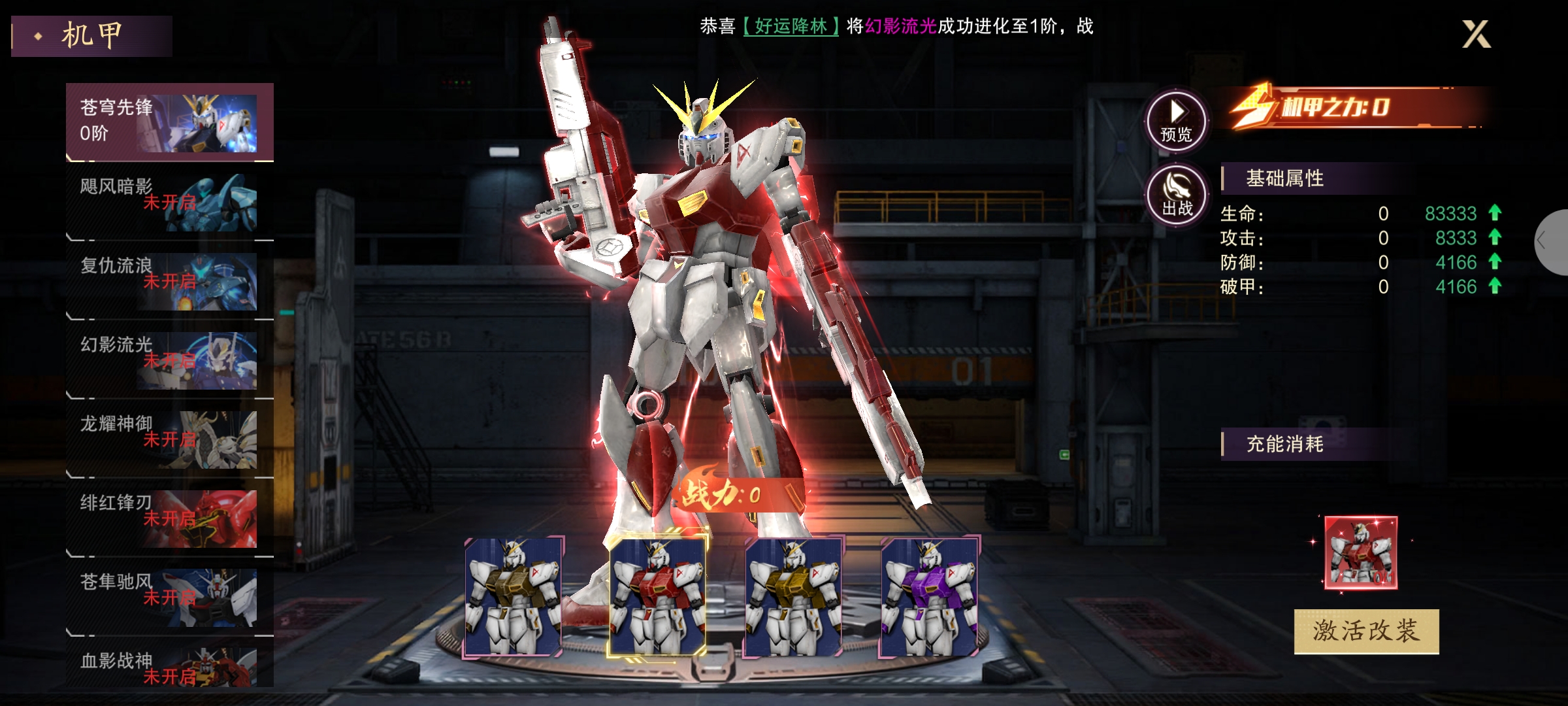1568x706 pixels.
Task: Select the 幻影流光 mecha row
Action: 169,360
